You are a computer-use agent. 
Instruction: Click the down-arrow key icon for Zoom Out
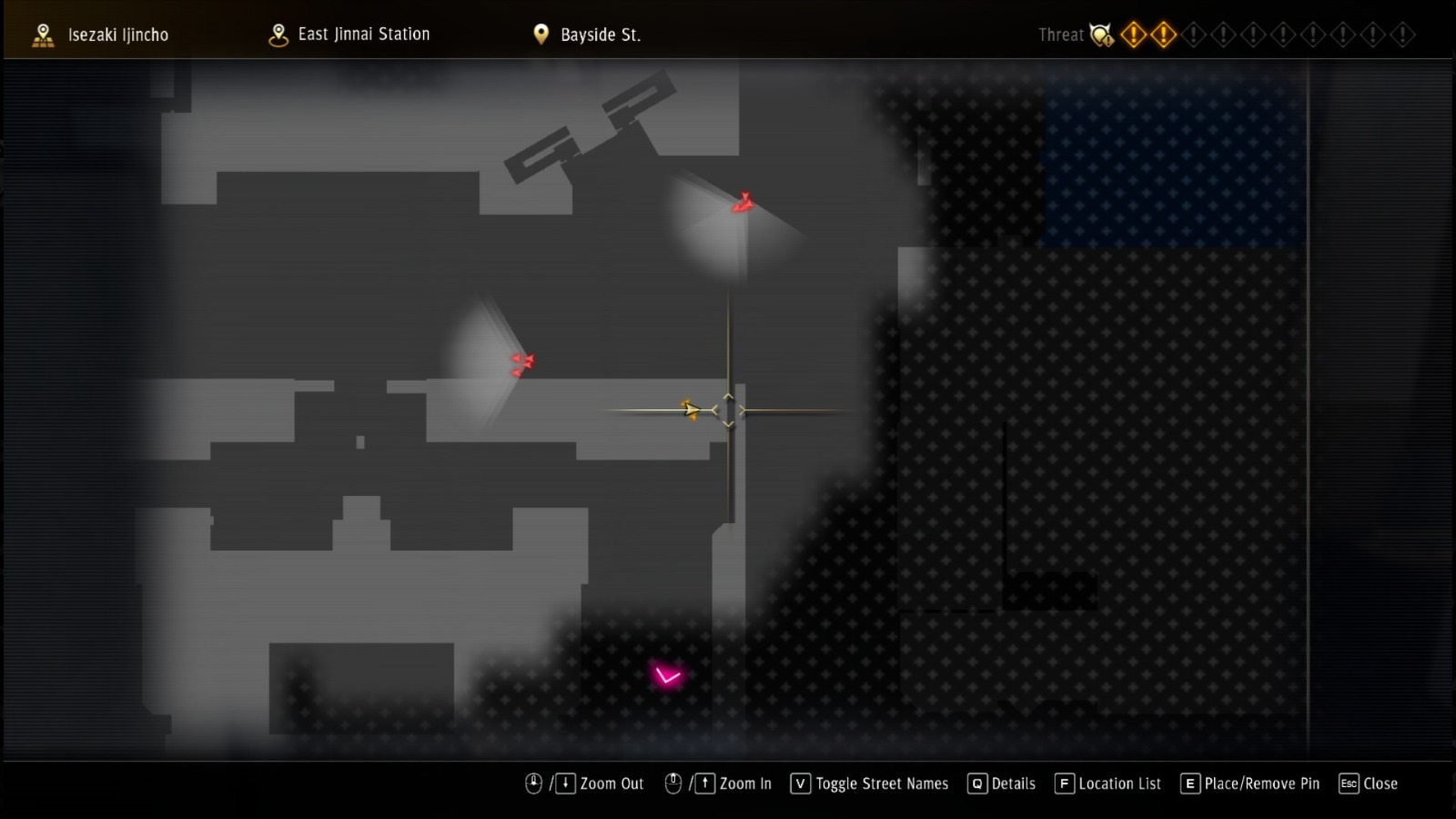point(566,783)
